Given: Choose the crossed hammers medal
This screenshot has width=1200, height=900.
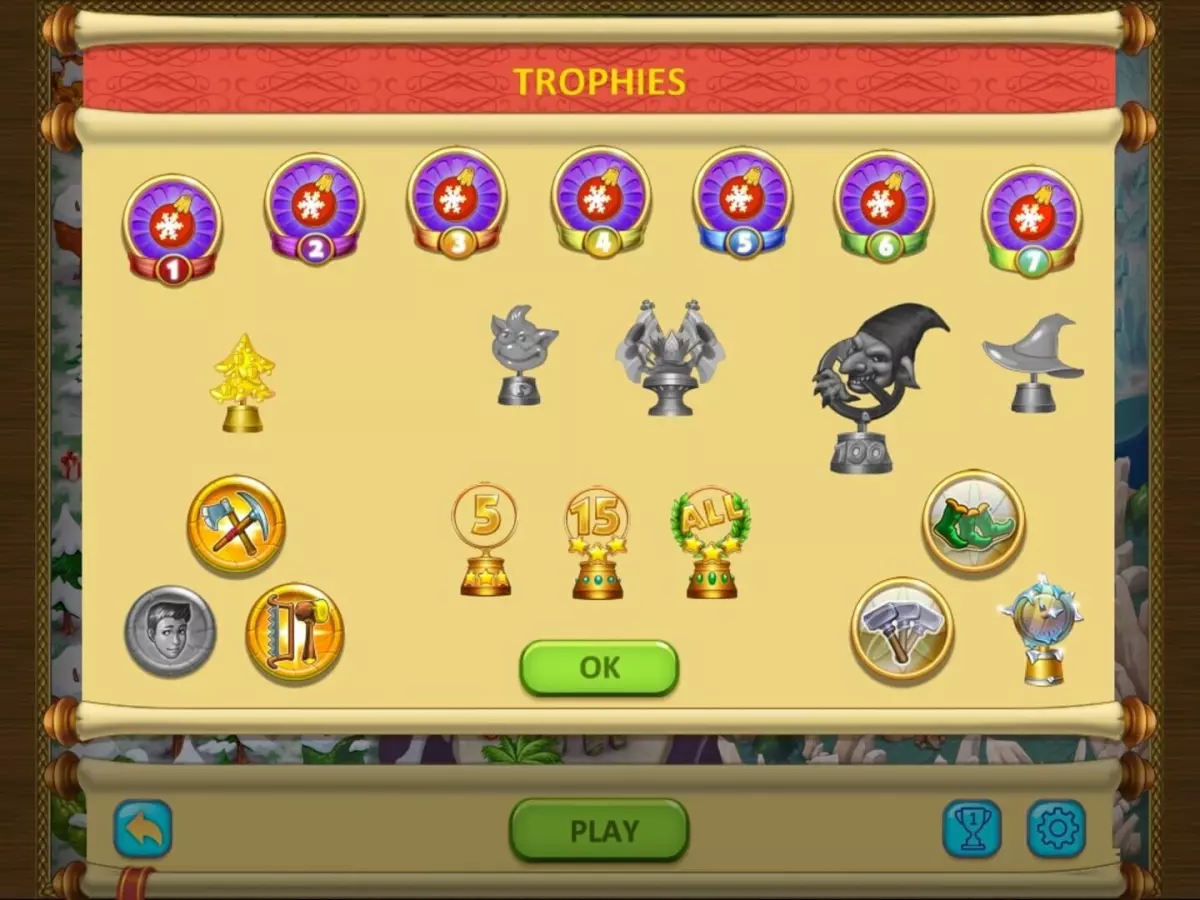Looking at the screenshot, I should 902,629.
